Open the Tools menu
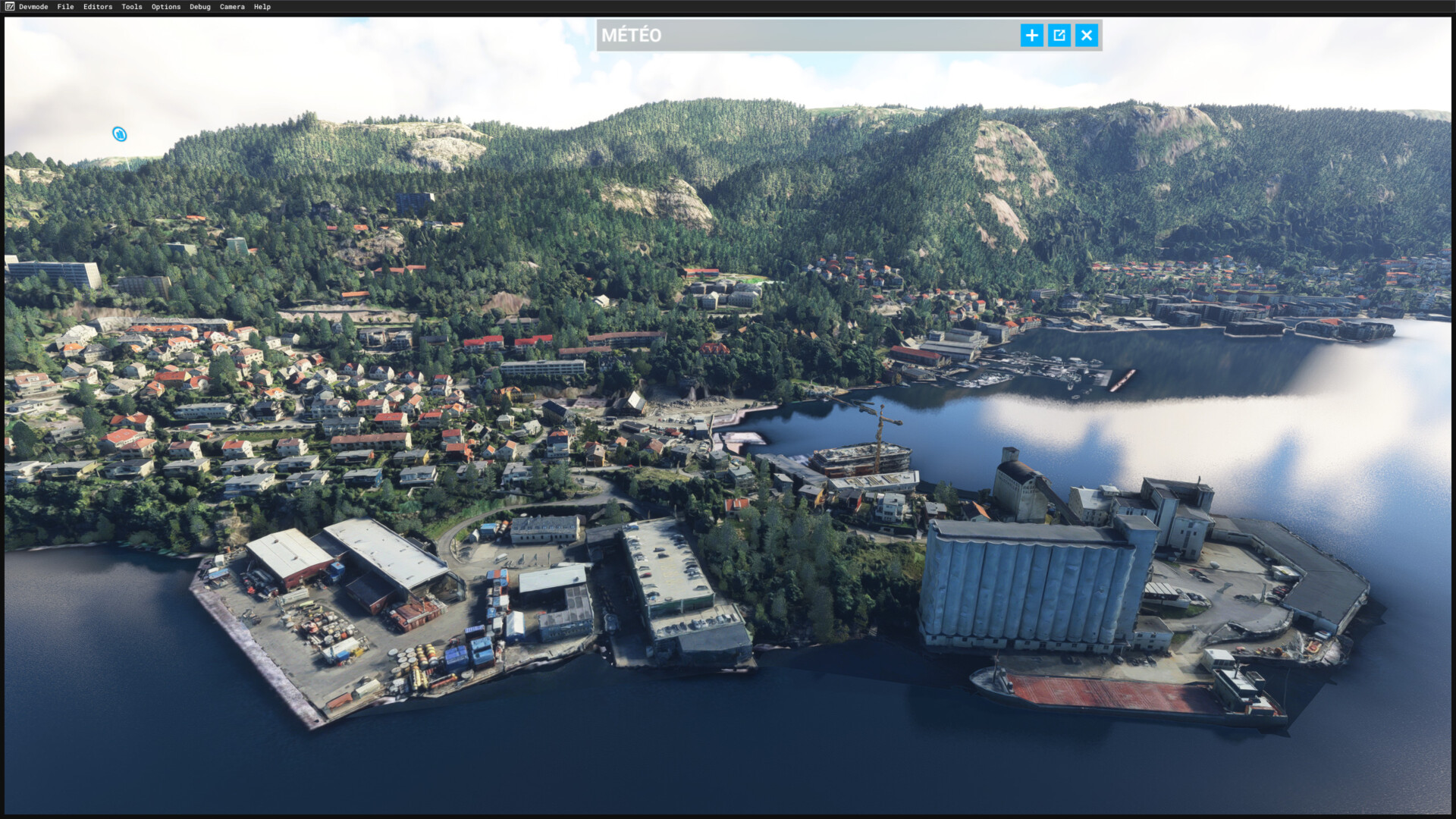This screenshot has height=819, width=1456. pos(131,7)
